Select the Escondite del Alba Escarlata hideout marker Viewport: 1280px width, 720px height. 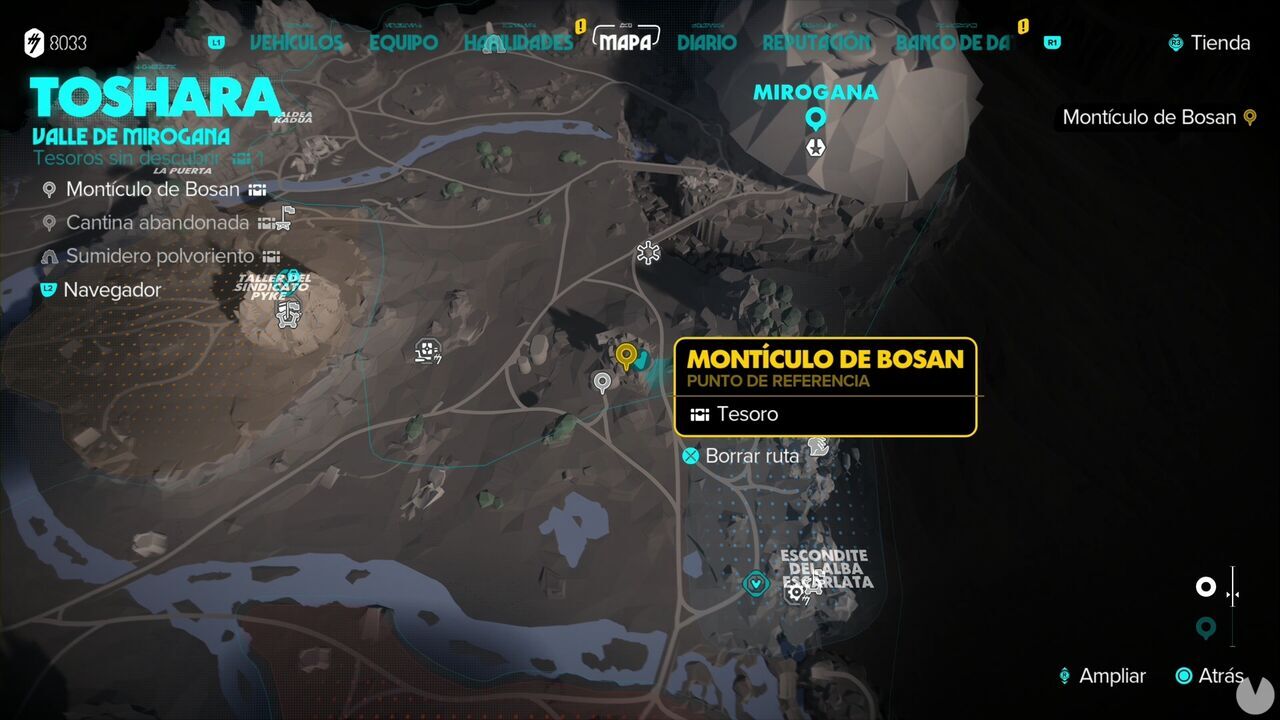pyautogui.click(x=755, y=585)
